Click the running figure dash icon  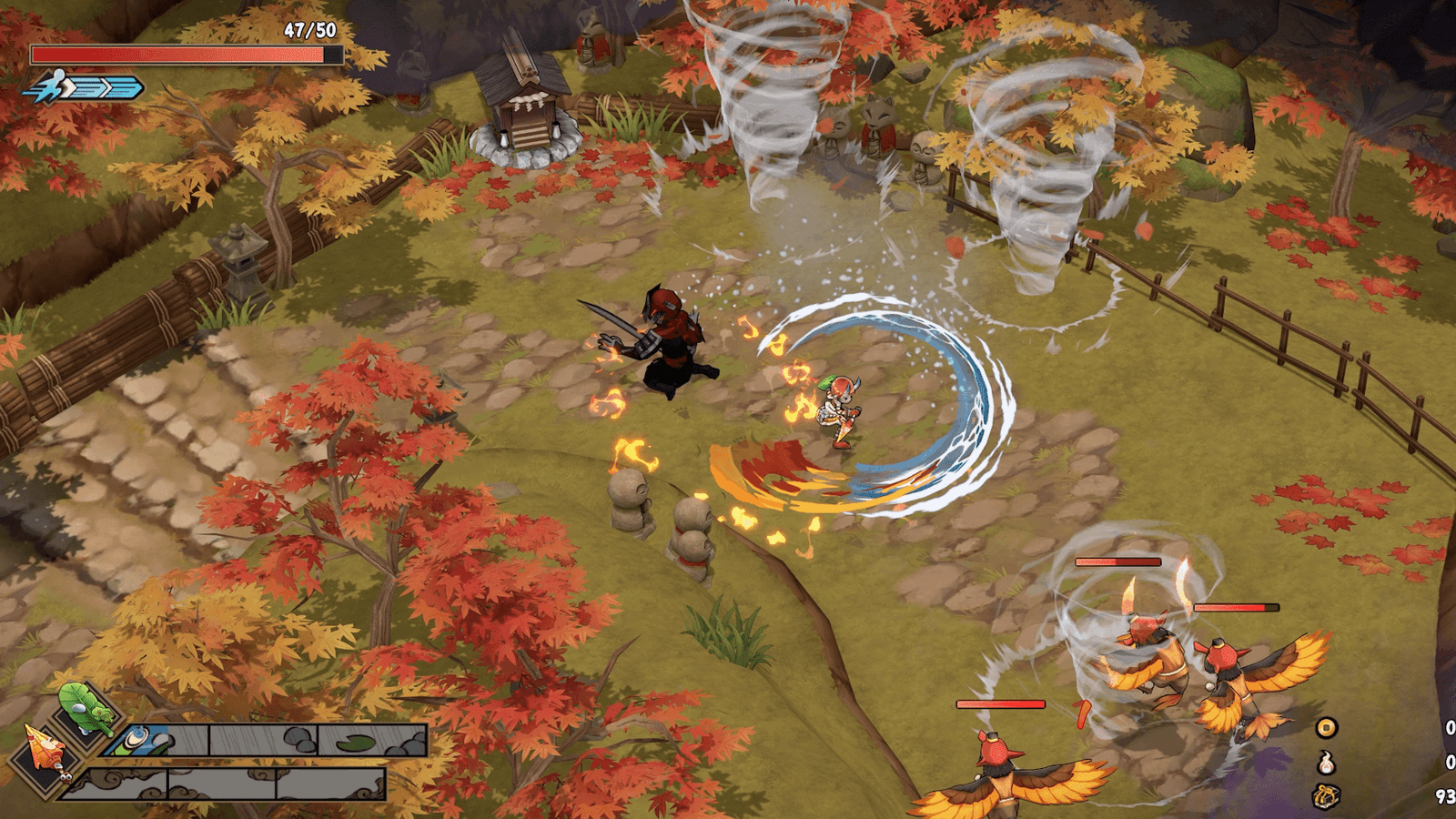(50, 87)
